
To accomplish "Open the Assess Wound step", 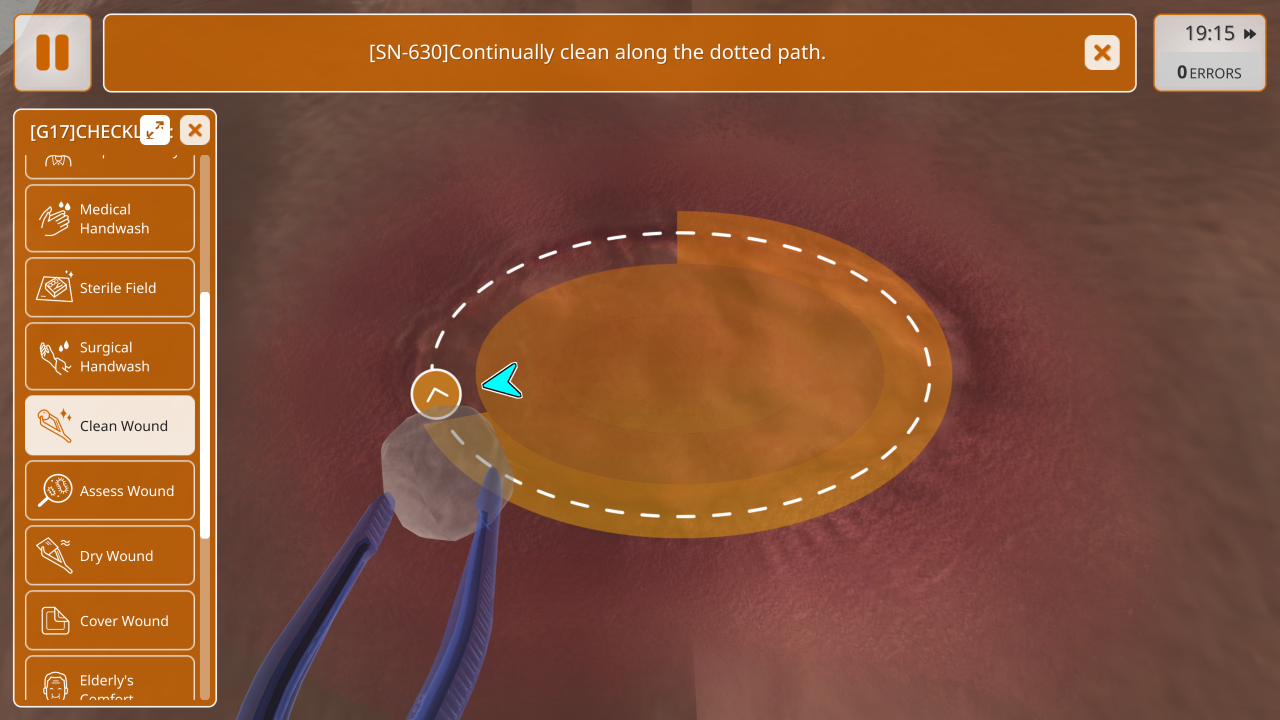I will (110, 490).
